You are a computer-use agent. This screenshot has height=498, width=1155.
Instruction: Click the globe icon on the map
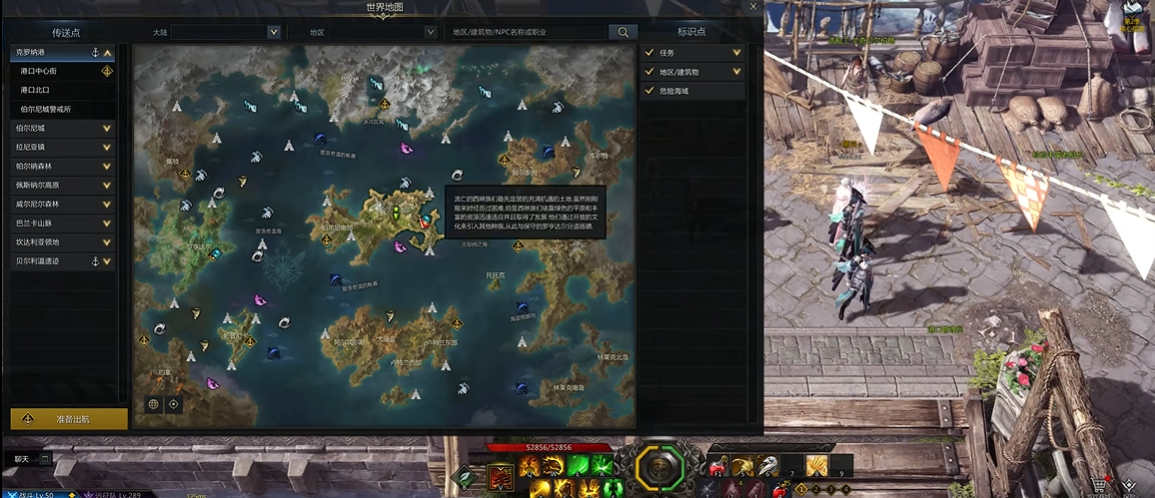tap(154, 404)
